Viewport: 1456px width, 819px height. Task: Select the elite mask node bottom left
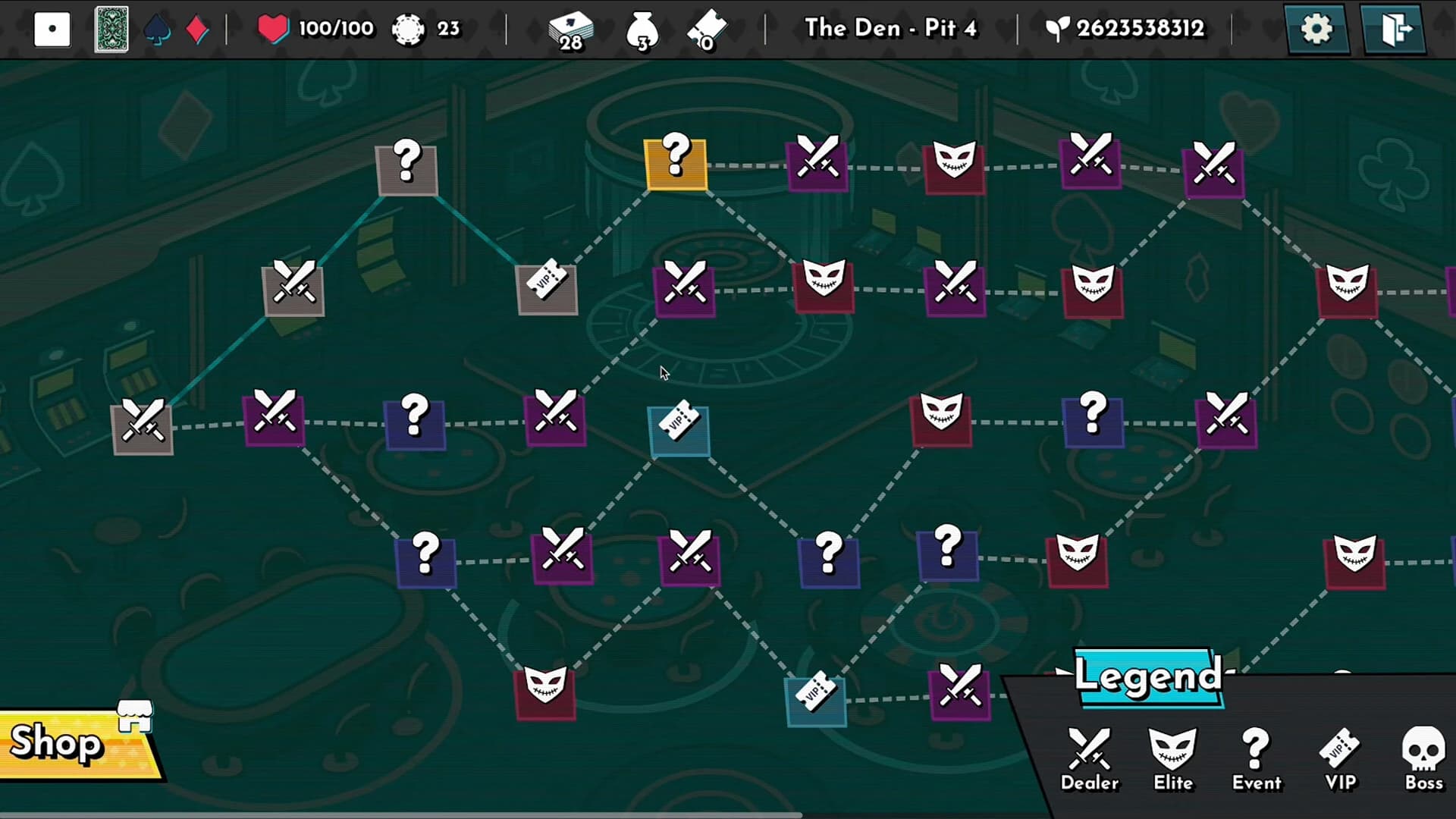(x=545, y=692)
